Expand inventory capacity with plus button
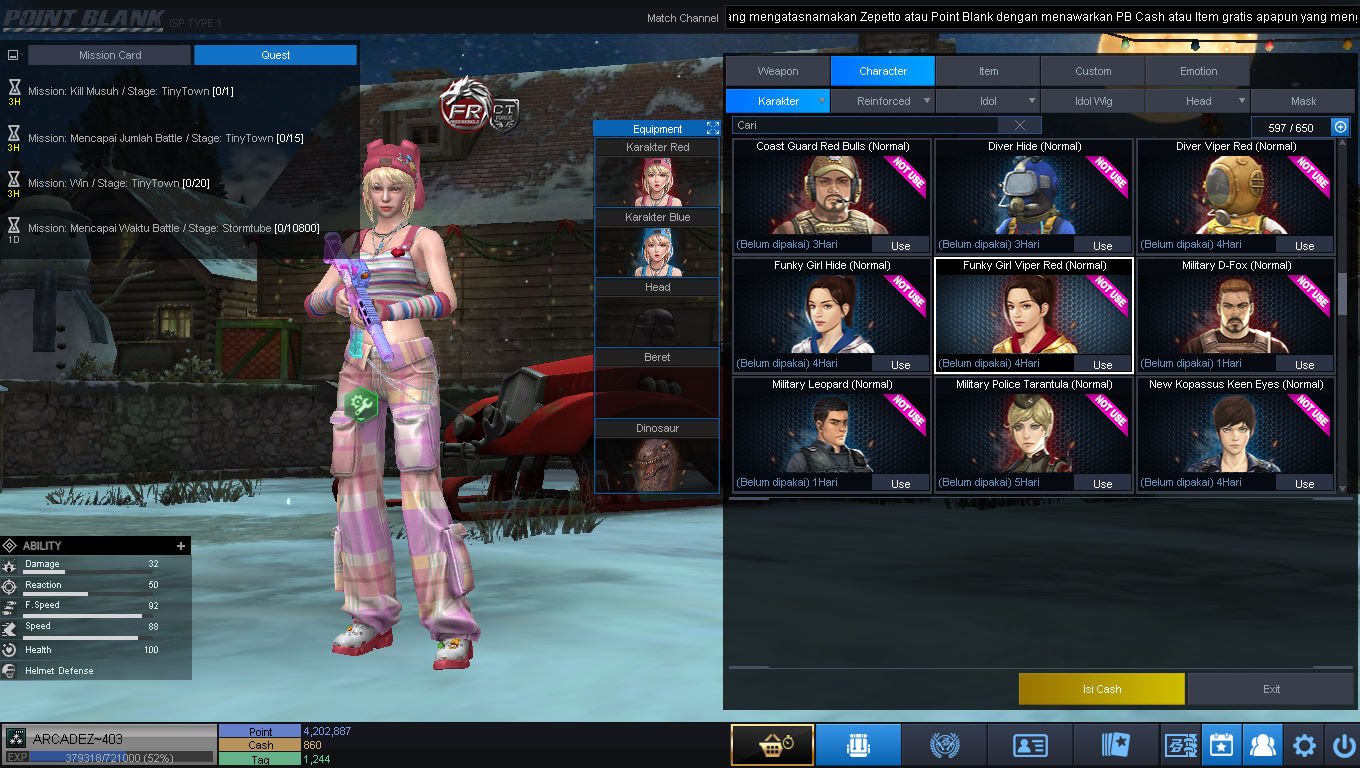This screenshot has width=1360, height=768. click(1341, 127)
